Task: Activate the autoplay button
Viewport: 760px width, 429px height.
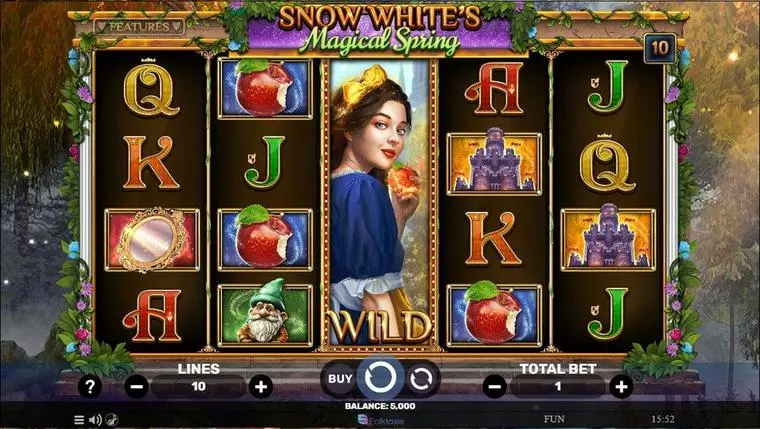Action: [421, 378]
